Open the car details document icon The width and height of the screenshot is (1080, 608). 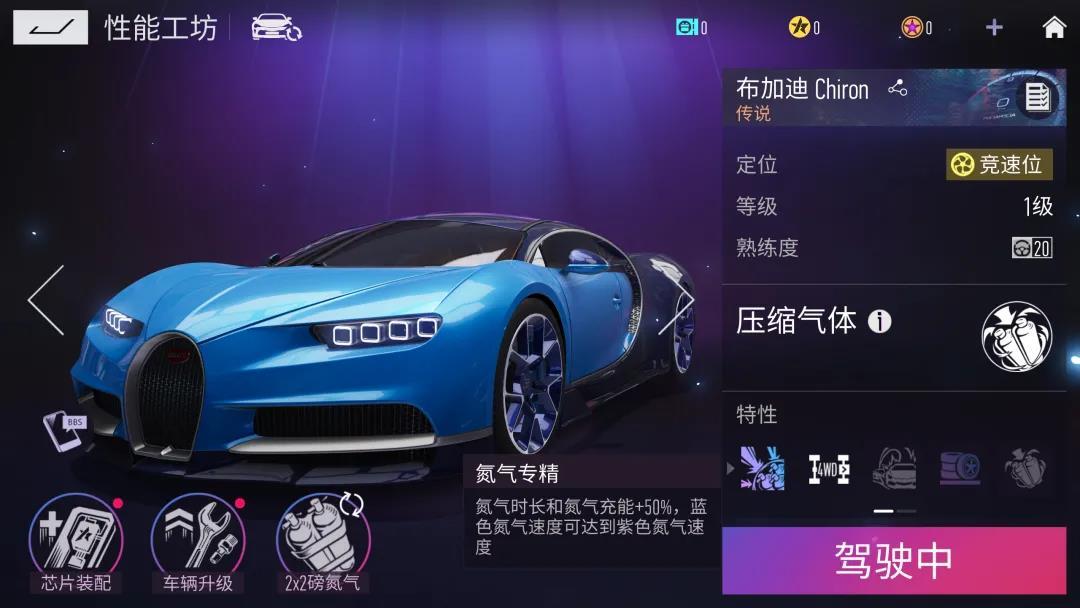(1037, 97)
